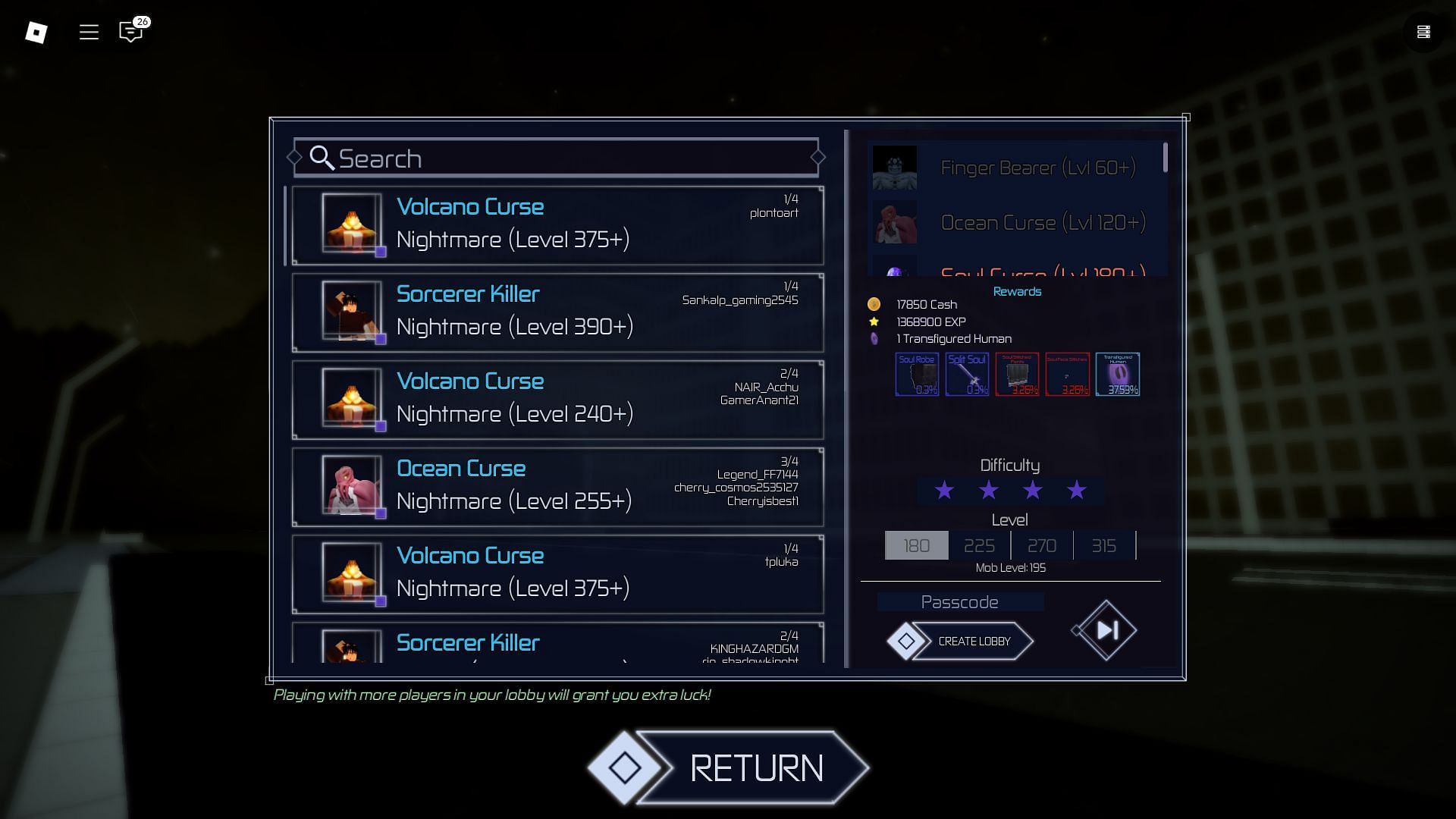Select tpluka's Volcano Curse lobby
This screenshot has height=819, width=1456.
tap(557, 573)
